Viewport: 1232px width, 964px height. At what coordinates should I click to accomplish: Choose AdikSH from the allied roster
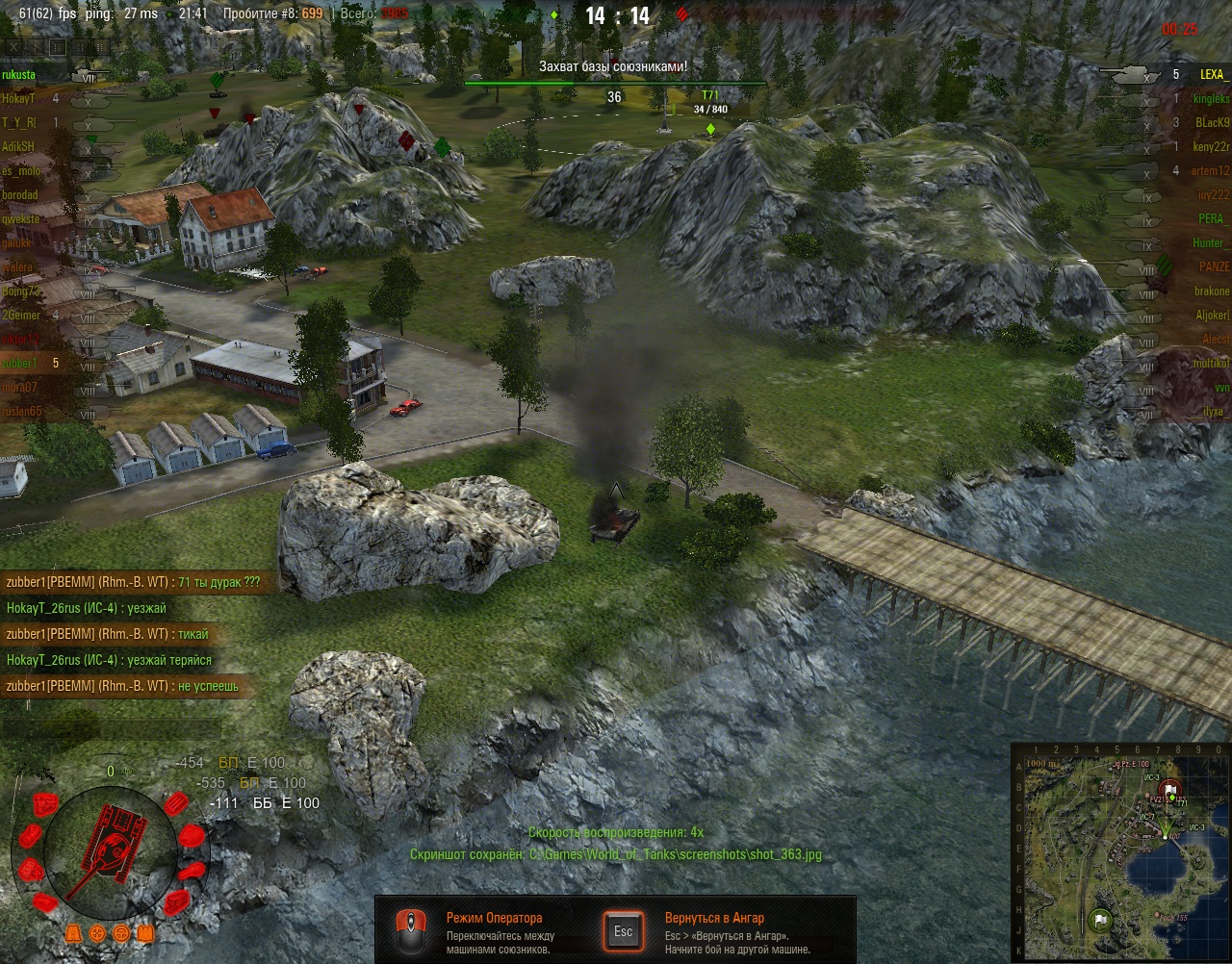[19, 146]
